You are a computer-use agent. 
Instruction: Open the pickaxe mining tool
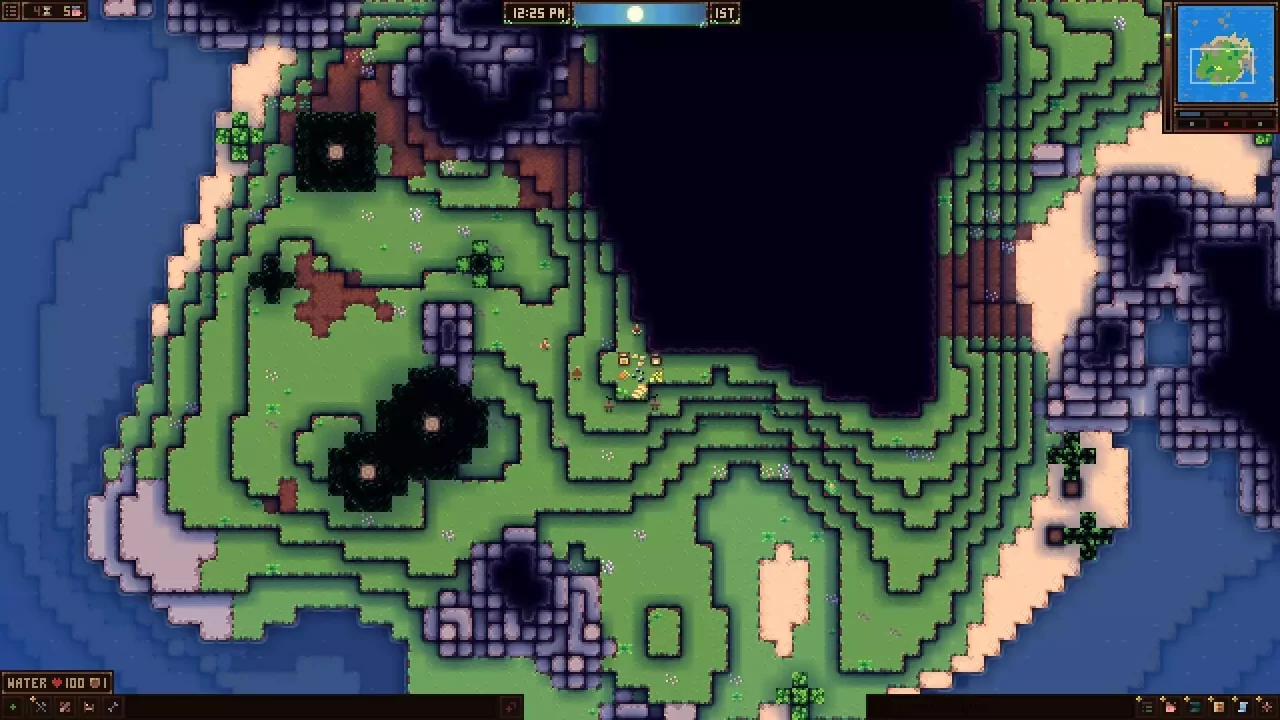40,707
